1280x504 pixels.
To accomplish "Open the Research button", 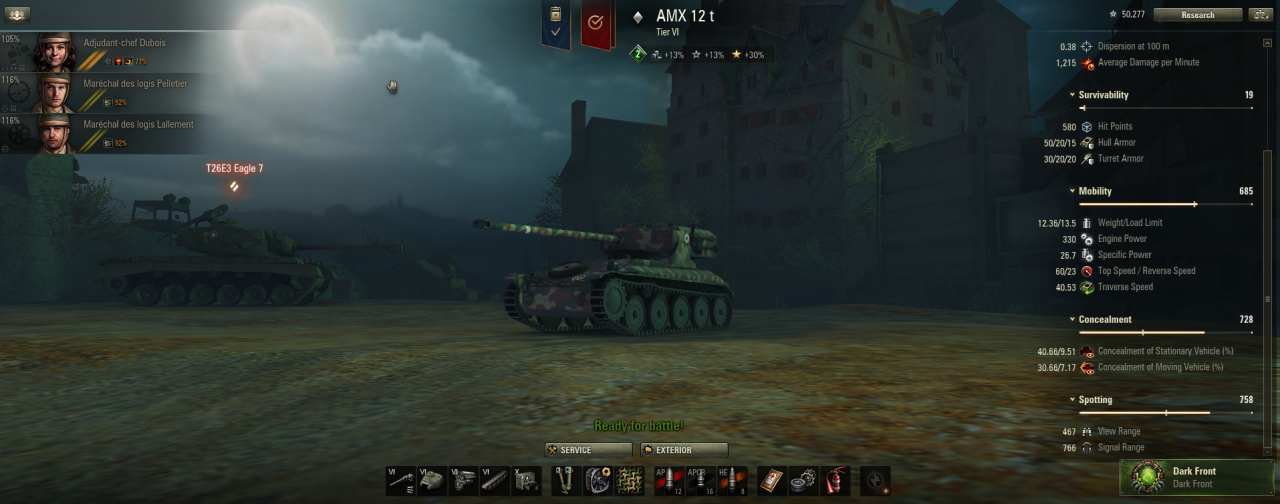I will 1197,15.
